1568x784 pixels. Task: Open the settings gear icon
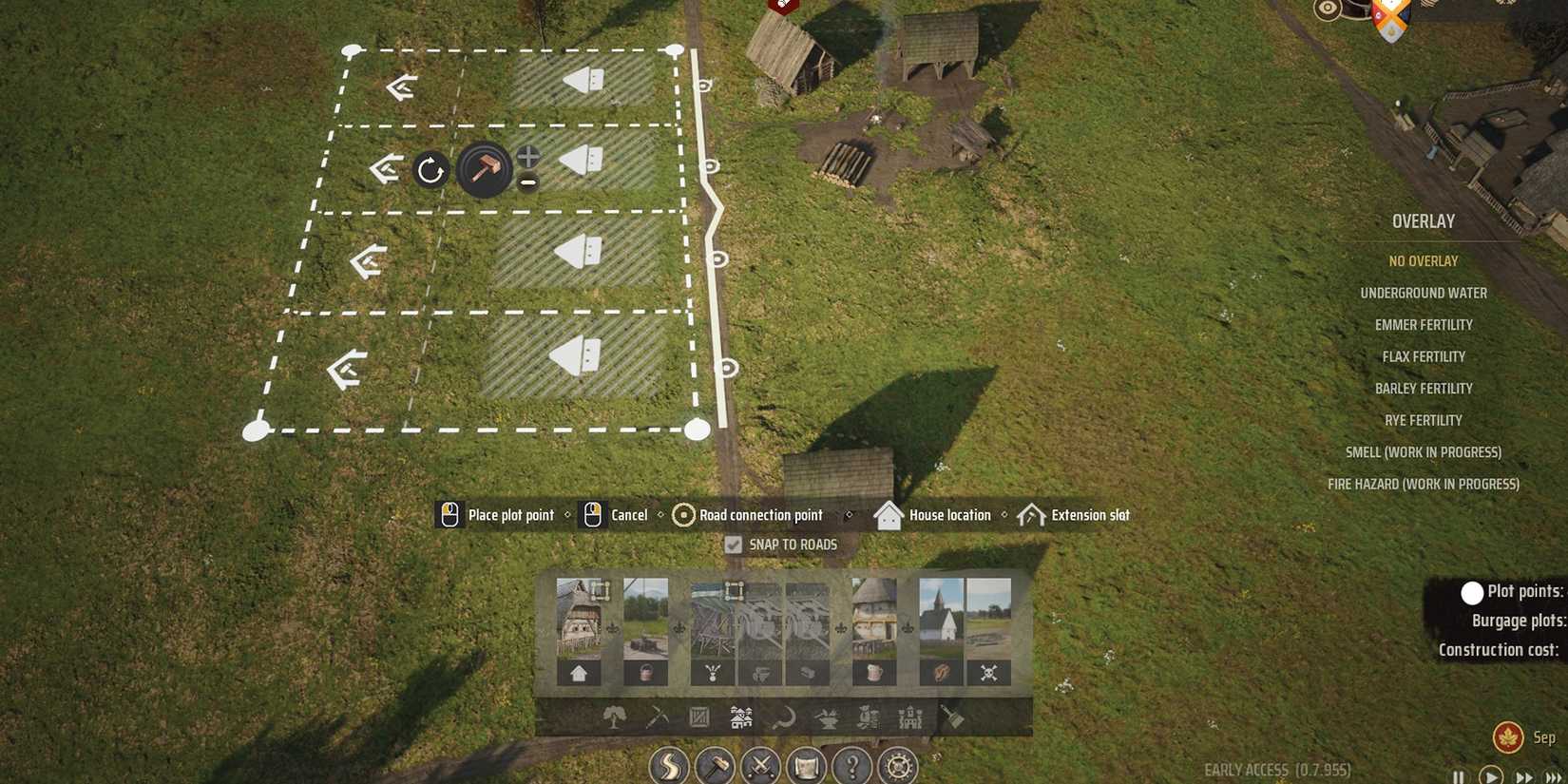tap(897, 767)
